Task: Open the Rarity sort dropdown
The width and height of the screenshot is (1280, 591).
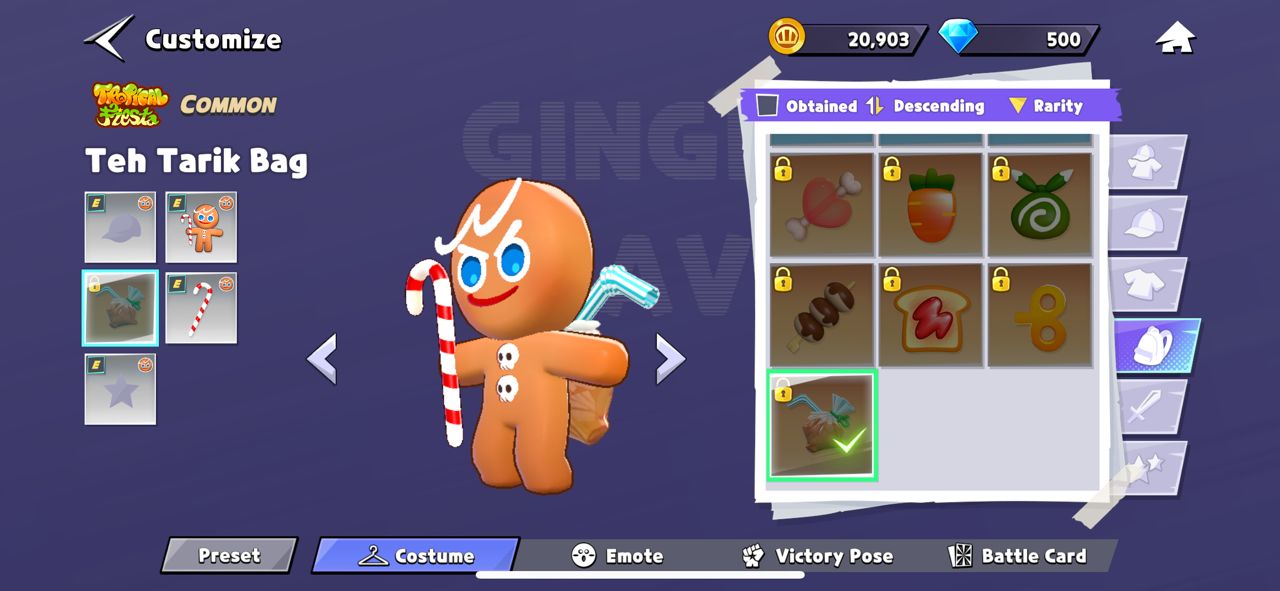Action: coord(1046,106)
